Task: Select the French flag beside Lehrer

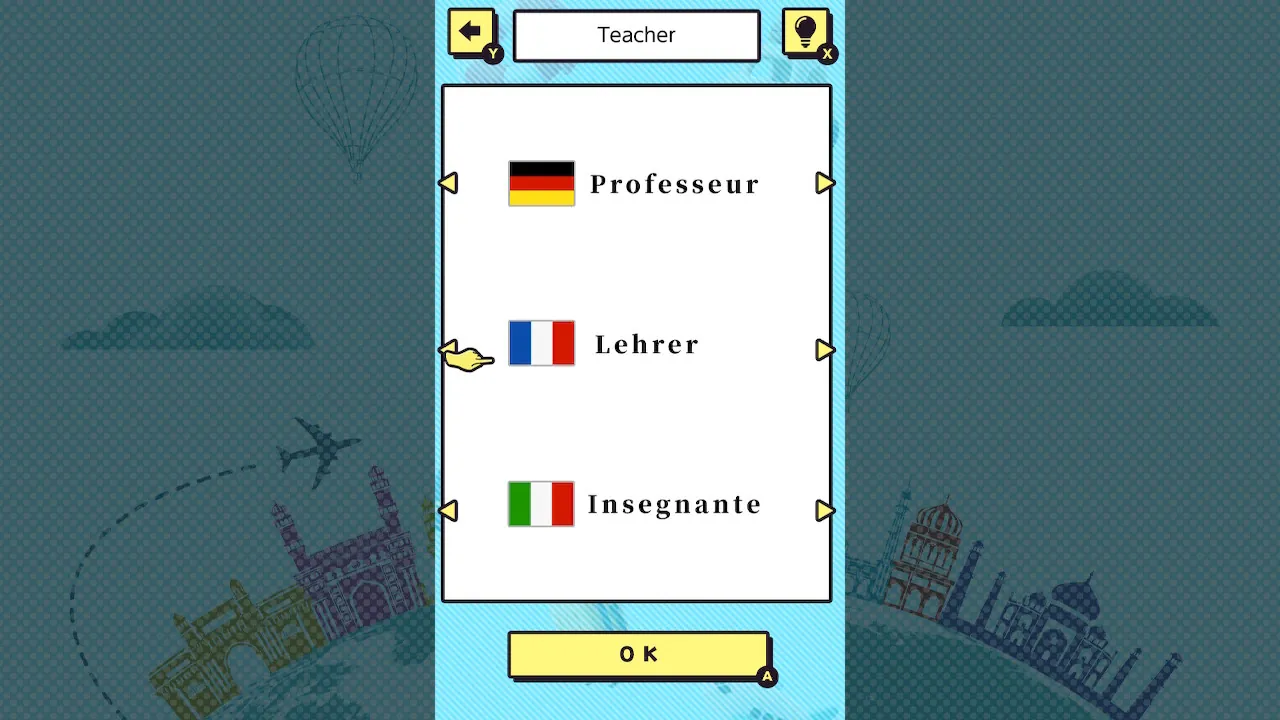Action: click(x=541, y=343)
